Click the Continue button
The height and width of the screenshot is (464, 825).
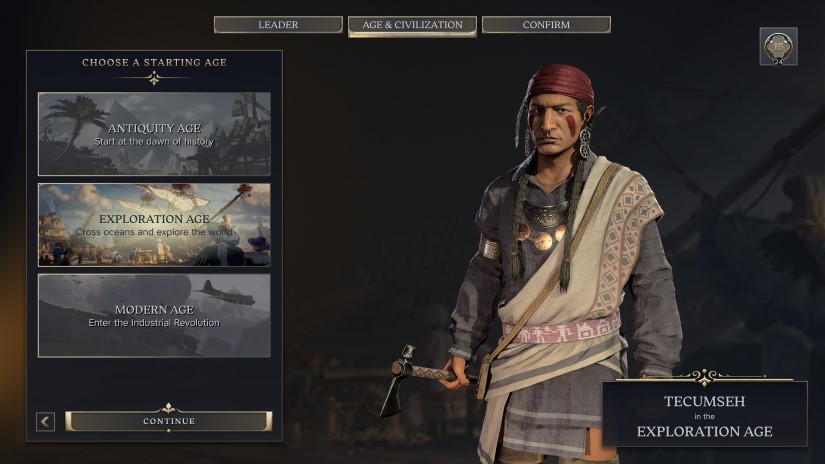[x=168, y=421]
